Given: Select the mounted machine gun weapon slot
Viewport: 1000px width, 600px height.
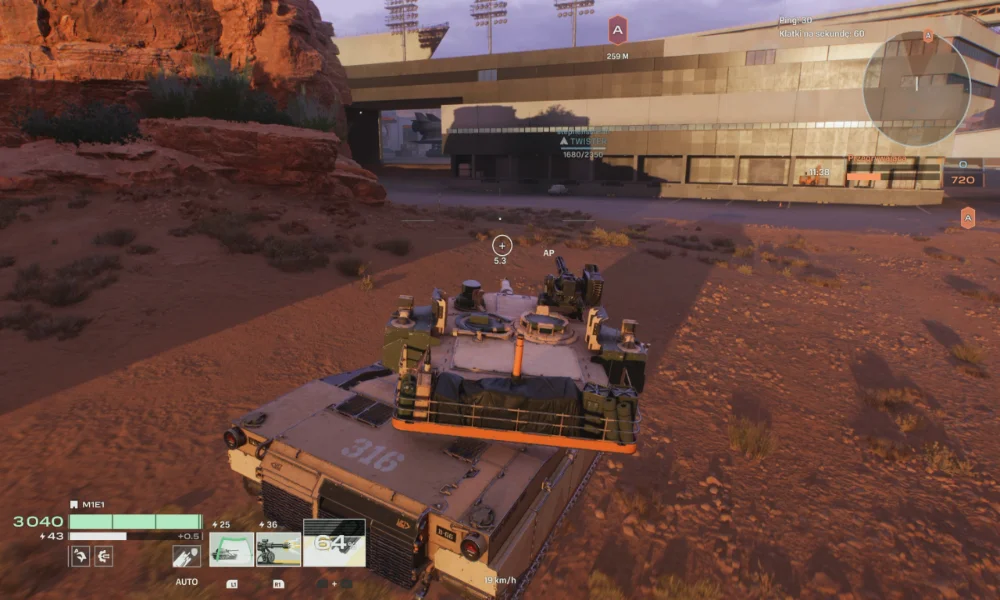Looking at the screenshot, I should pos(278,549).
